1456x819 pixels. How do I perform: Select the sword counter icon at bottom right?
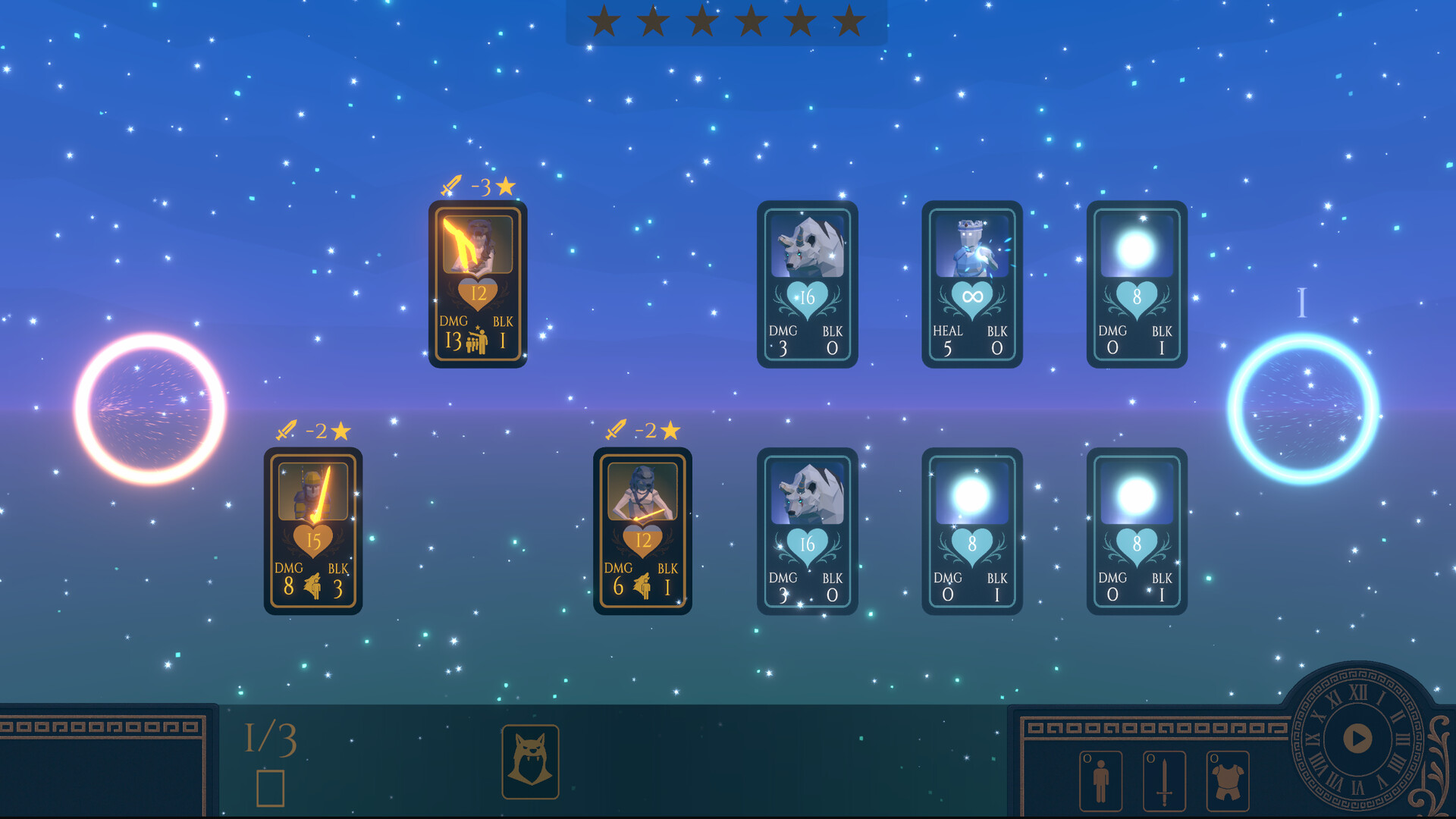(x=1163, y=781)
